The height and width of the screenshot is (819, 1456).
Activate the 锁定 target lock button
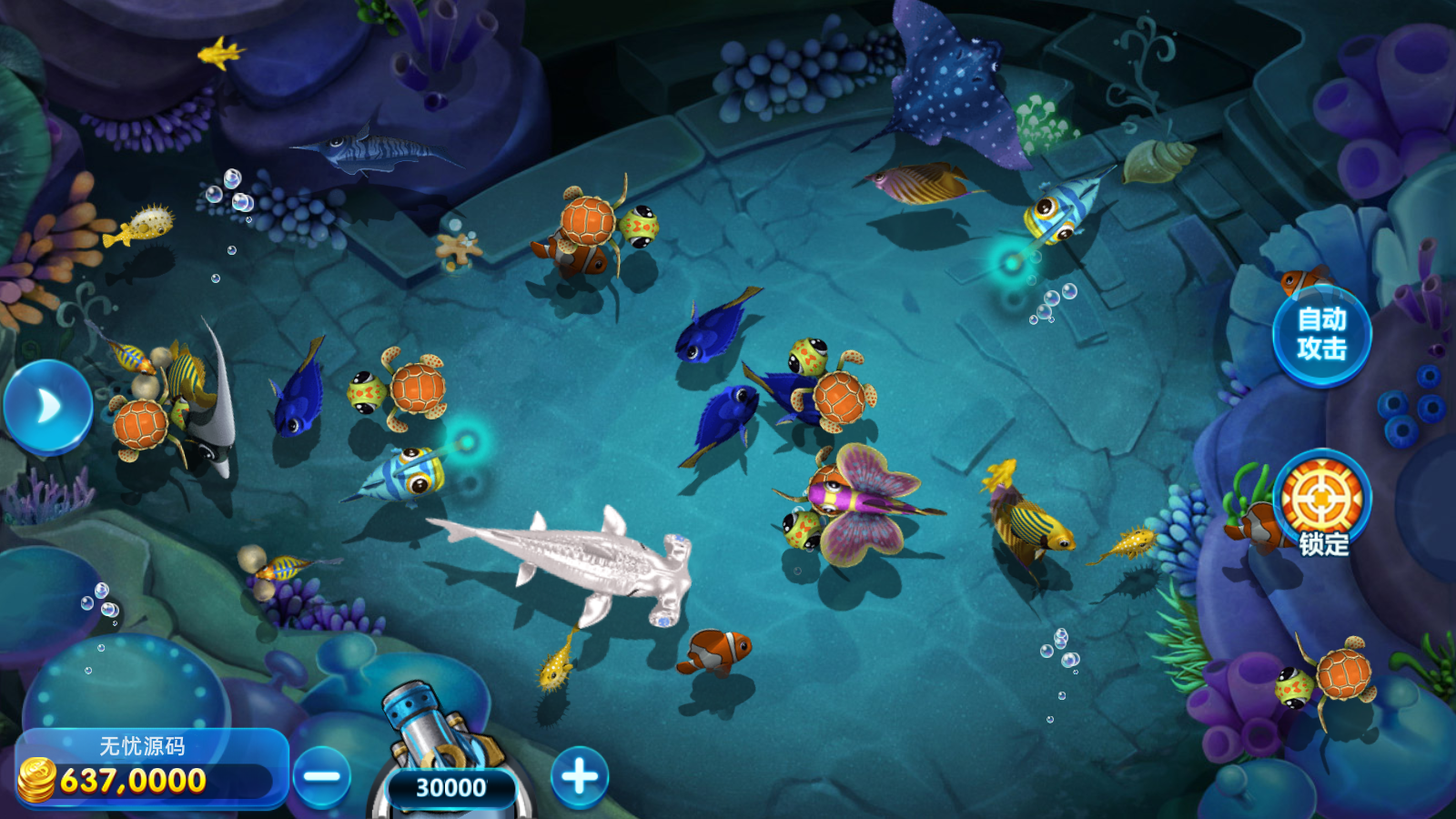(1322, 502)
